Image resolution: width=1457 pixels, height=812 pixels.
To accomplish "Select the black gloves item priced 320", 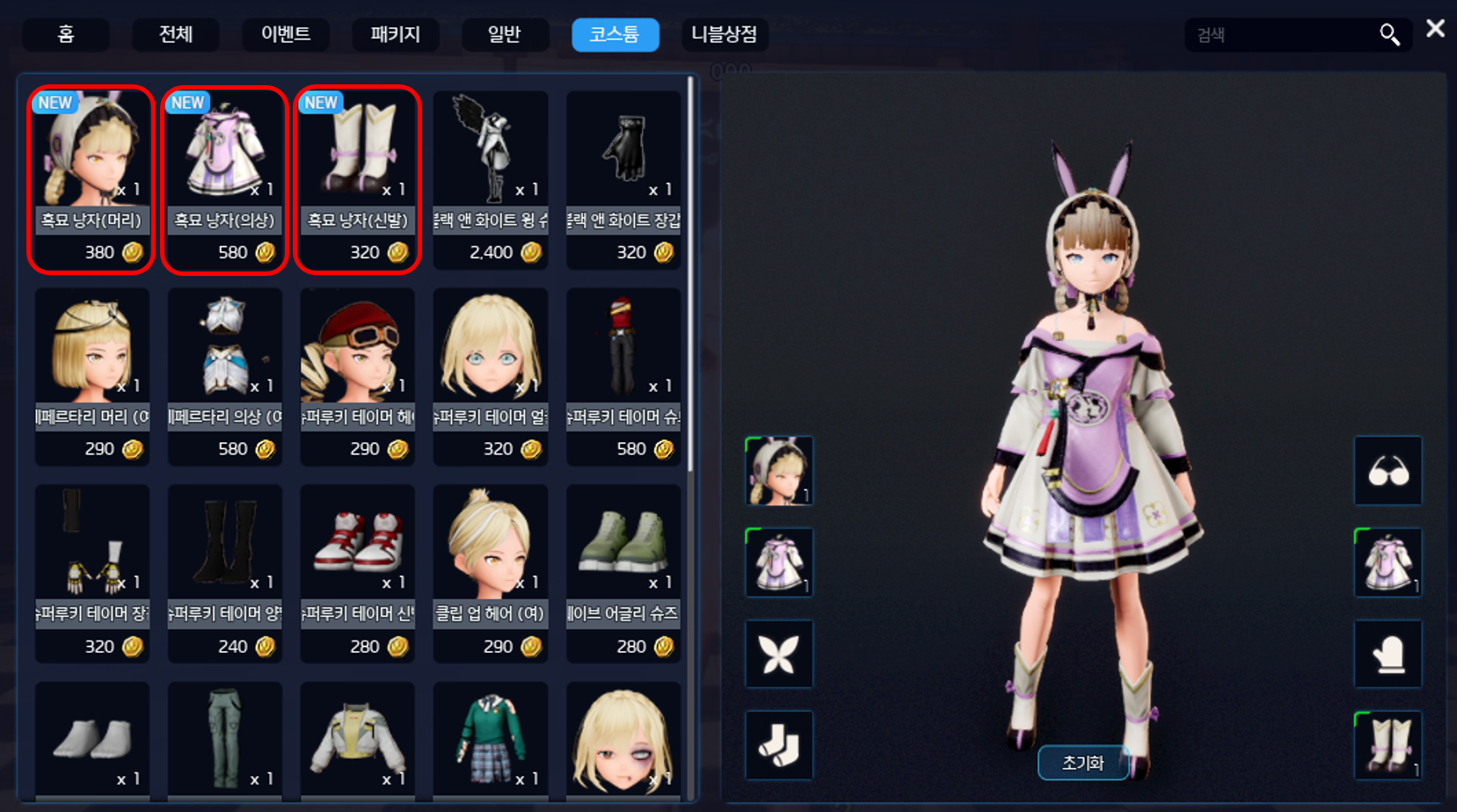I will pos(623,179).
